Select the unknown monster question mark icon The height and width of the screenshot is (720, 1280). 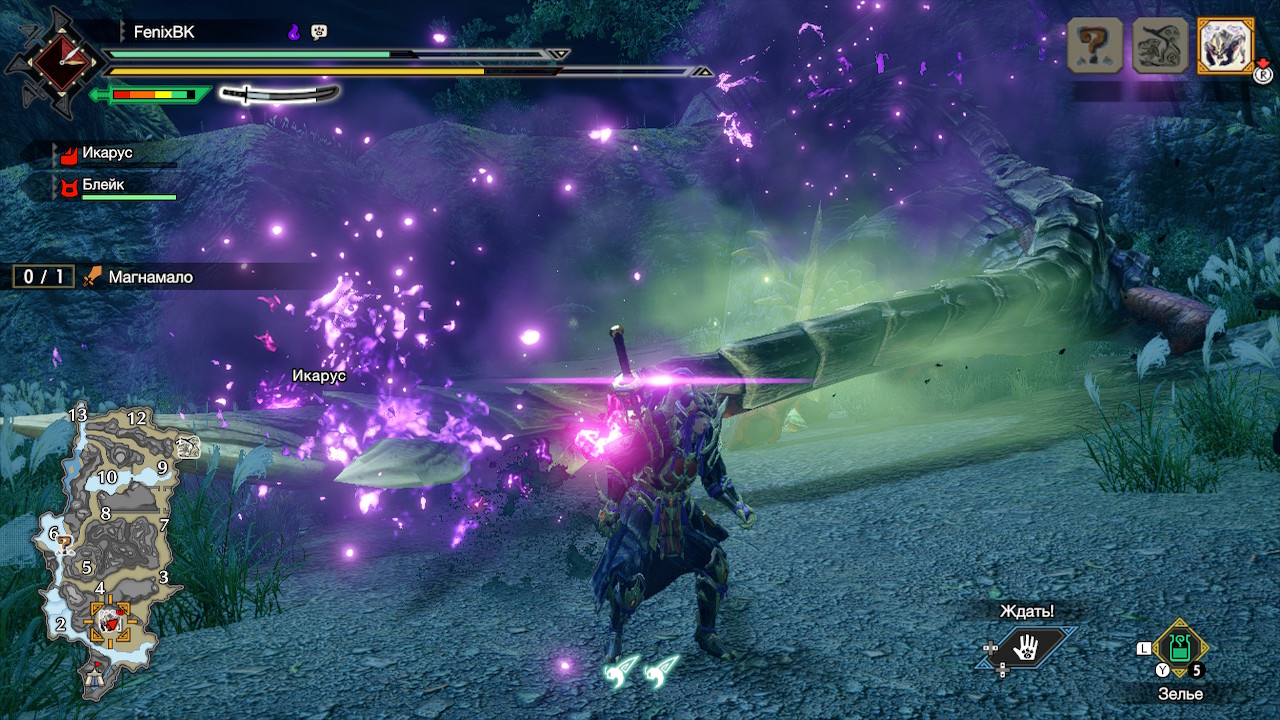click(1095, 45)
